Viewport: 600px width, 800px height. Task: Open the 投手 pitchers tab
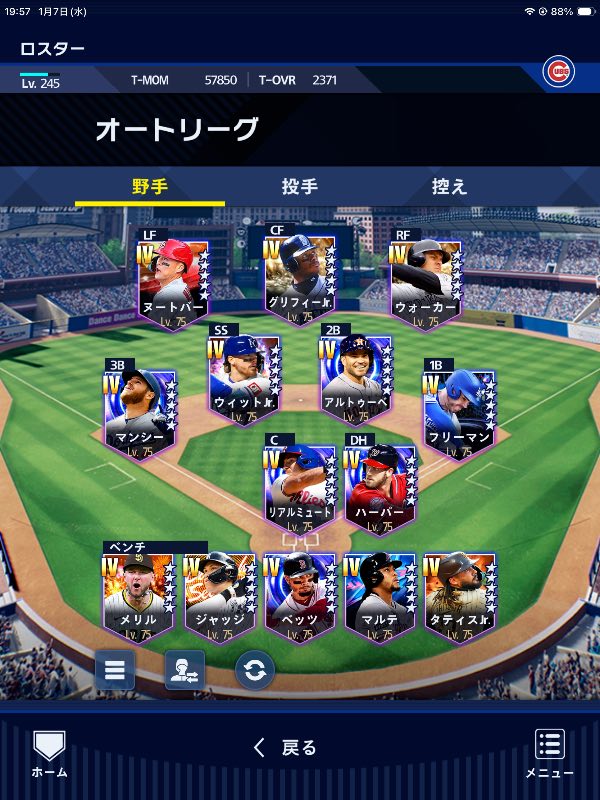[x=299, y=187]
